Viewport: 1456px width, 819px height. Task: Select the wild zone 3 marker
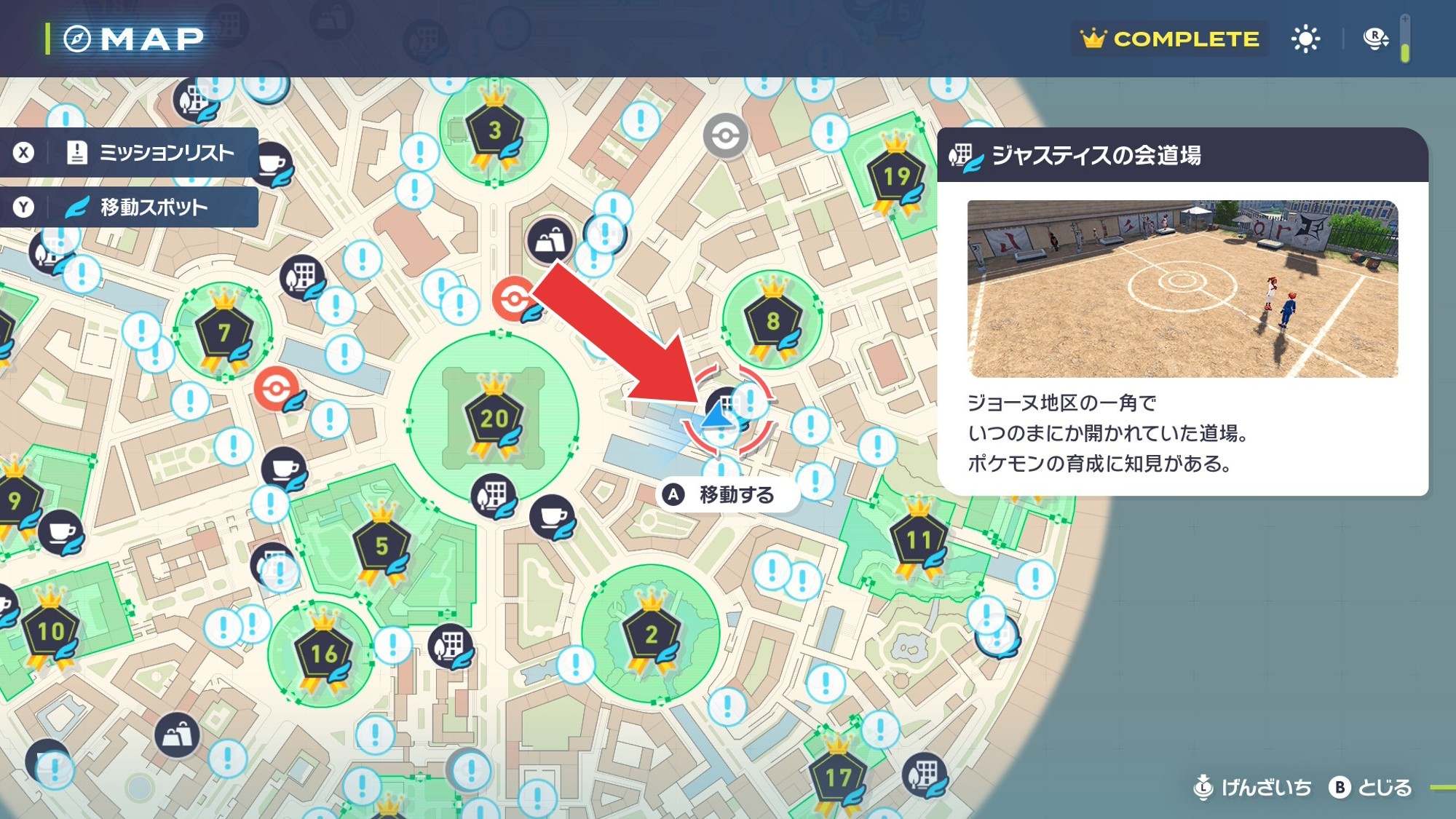click(x=494, y=131)
